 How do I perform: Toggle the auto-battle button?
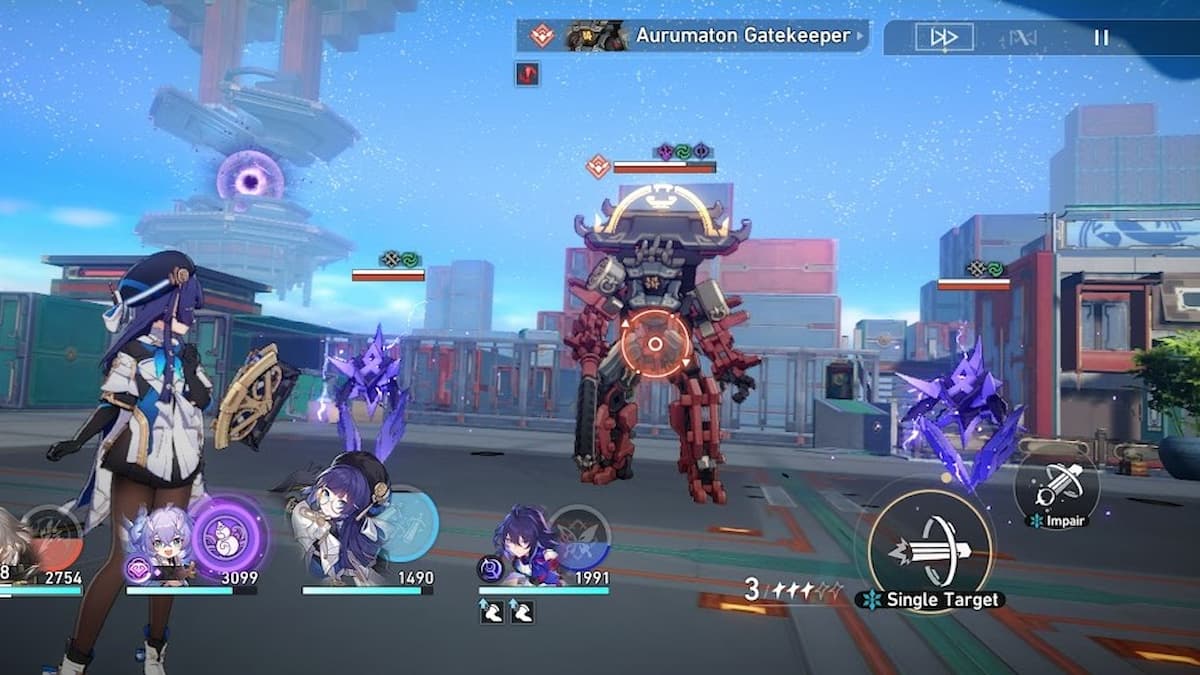coord(1022,37)
